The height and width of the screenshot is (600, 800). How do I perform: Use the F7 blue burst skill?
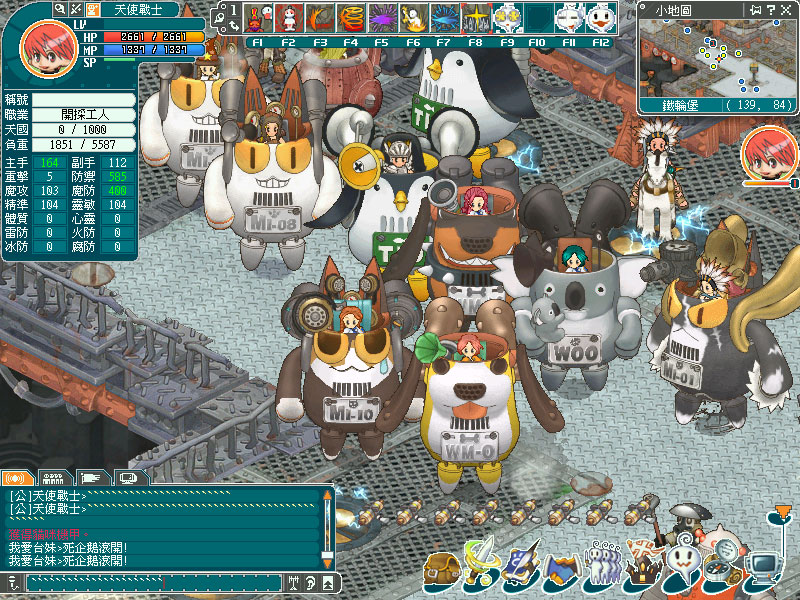445,17
